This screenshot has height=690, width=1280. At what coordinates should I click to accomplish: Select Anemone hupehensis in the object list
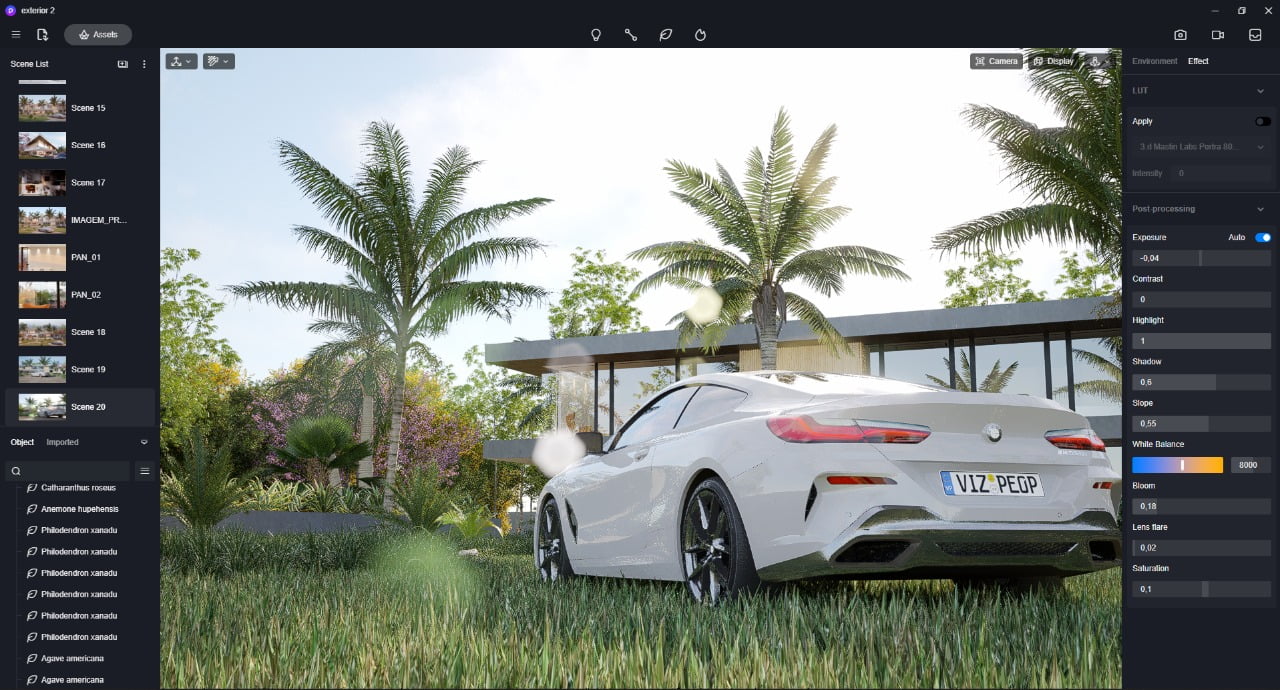(78, 509)
